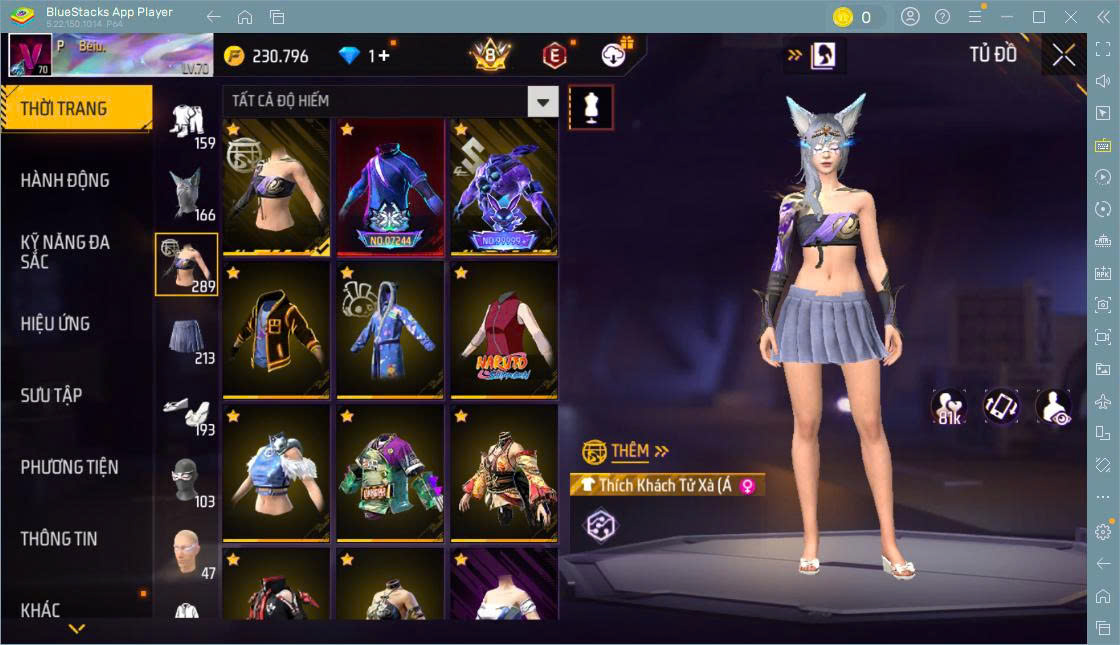Toggle the mannequin preview button

pyautogui.click(x=591, y=107)
